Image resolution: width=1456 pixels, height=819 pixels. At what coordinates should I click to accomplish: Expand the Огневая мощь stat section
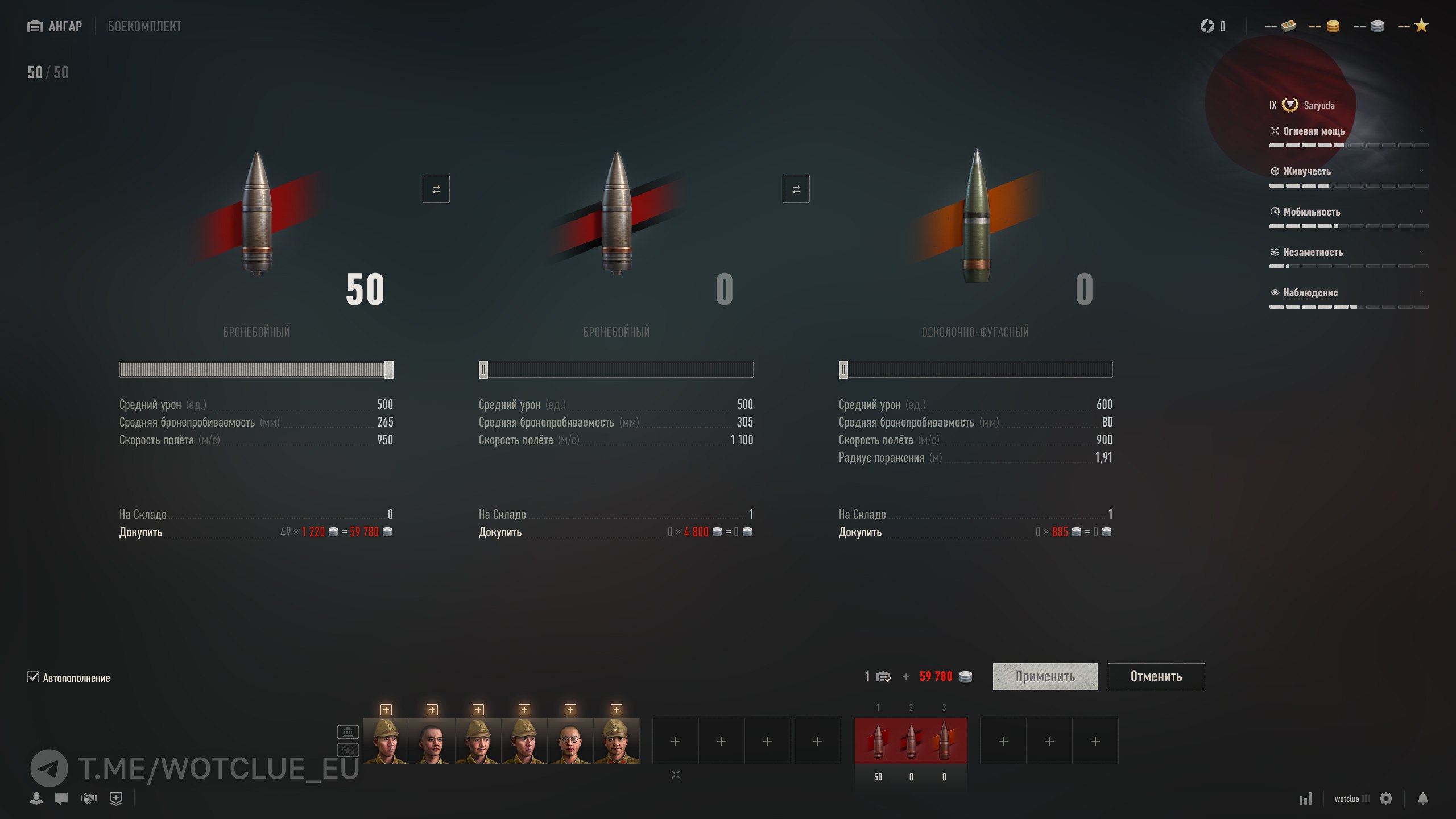[x=1348, y=131]
